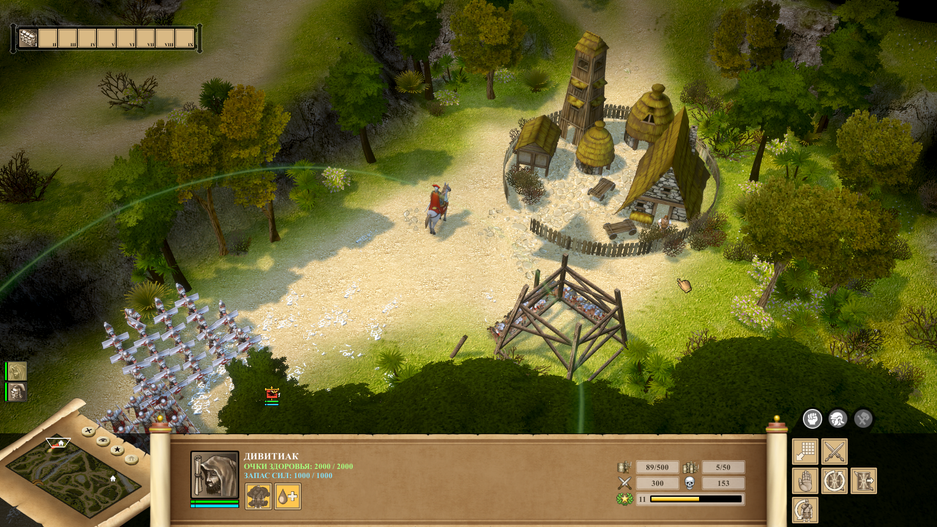The image size is (937, 527).
Task: Choose the raised fist stance
Action: click(812, 420)
